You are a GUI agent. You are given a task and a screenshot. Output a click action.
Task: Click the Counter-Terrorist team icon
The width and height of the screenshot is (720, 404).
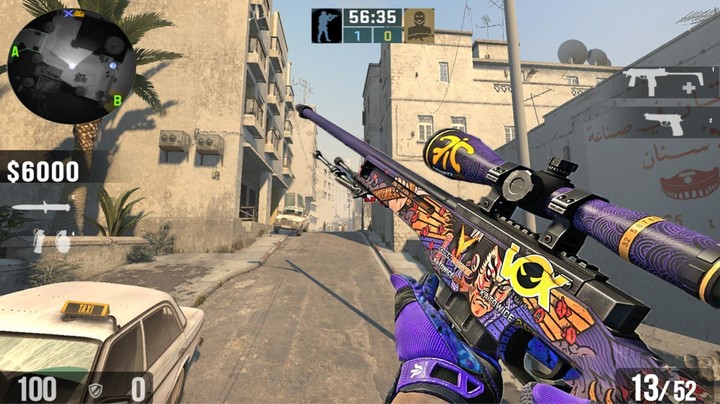pos(326,26)
